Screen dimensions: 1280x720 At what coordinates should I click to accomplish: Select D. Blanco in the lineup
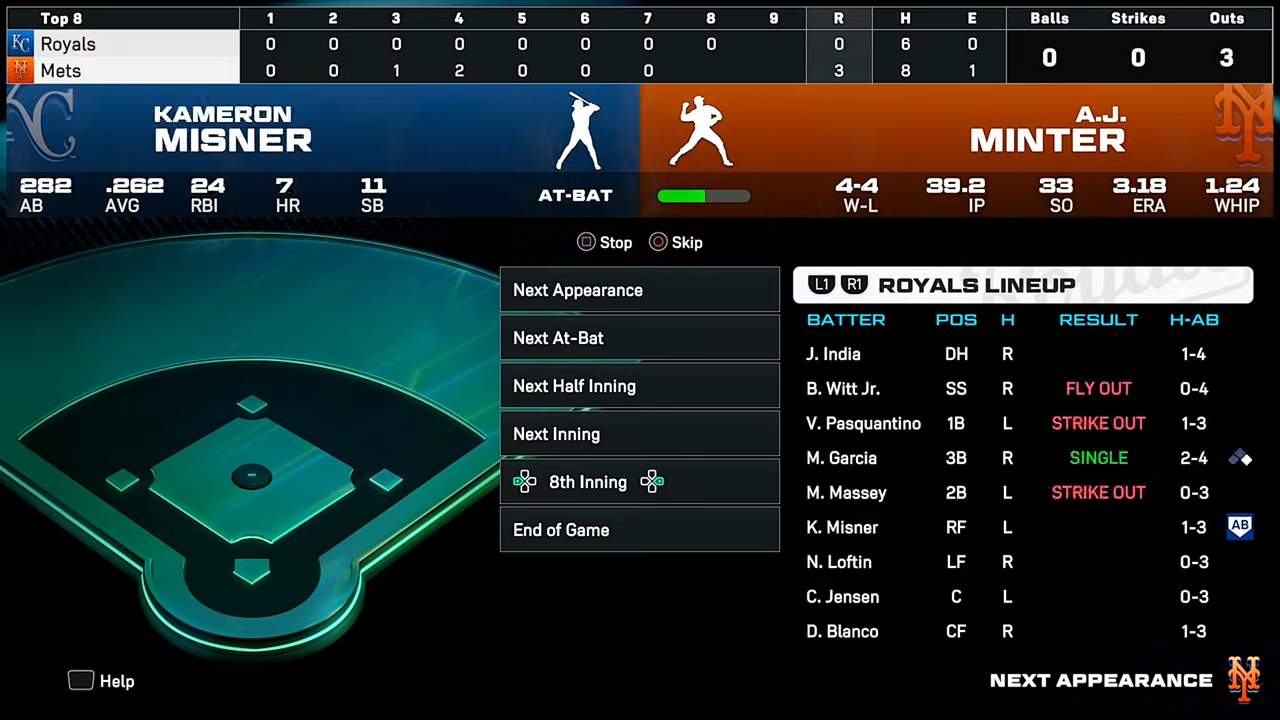tap(842, 631)
